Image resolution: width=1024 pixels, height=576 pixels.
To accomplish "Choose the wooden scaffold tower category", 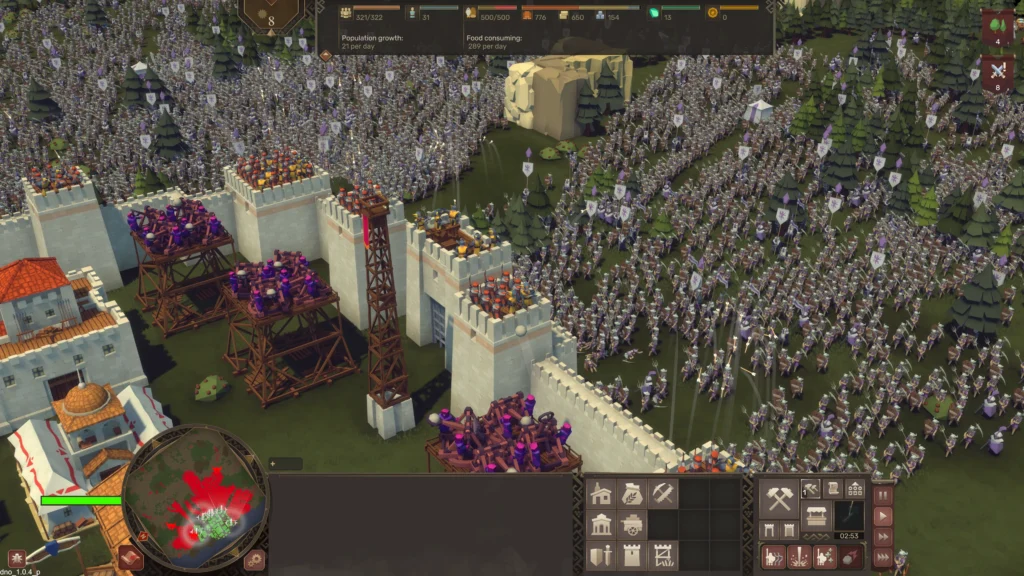I will pyautogui.click(x=663, y=555).
